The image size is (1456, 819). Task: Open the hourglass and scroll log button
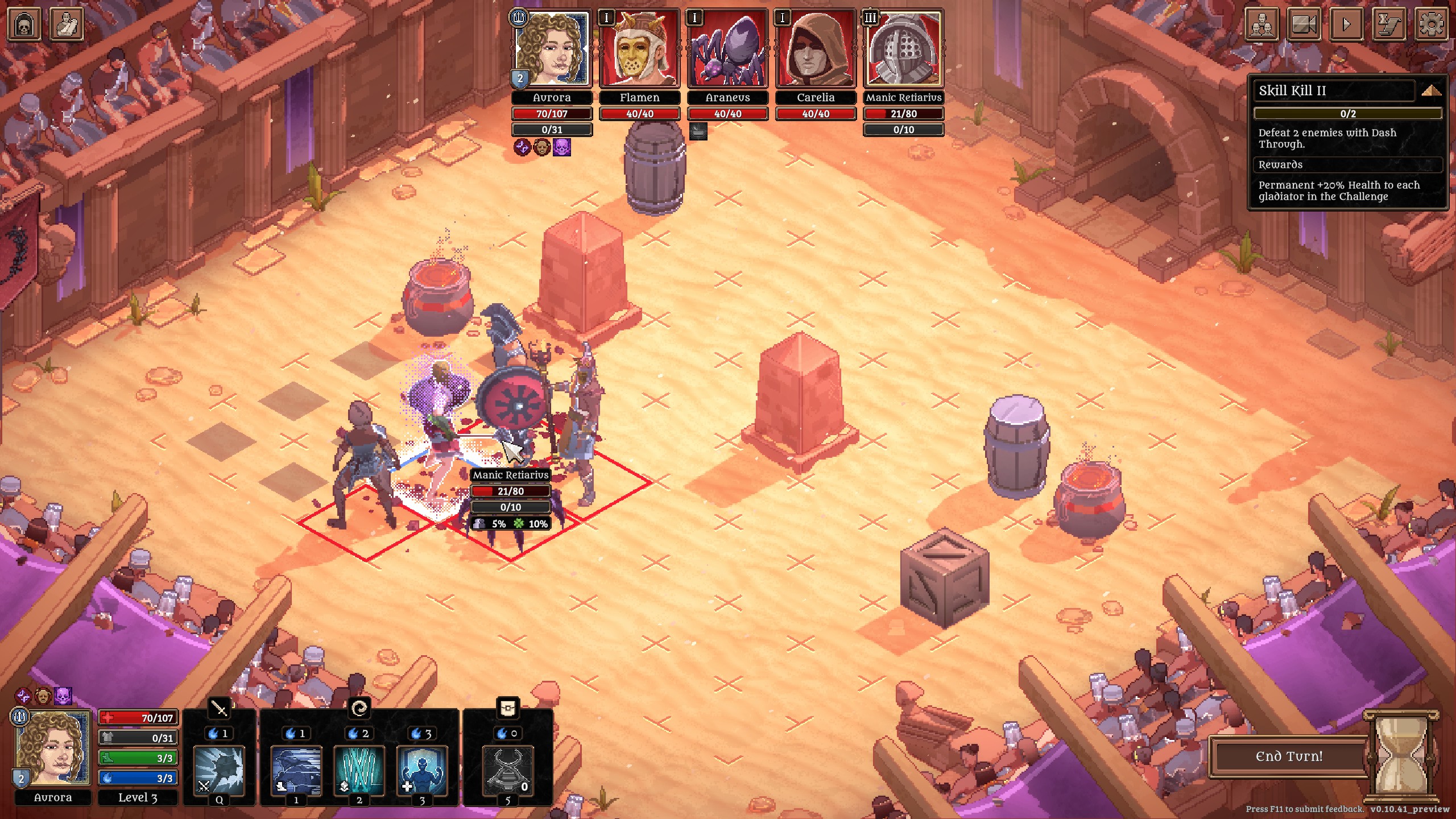point(1389,24)
